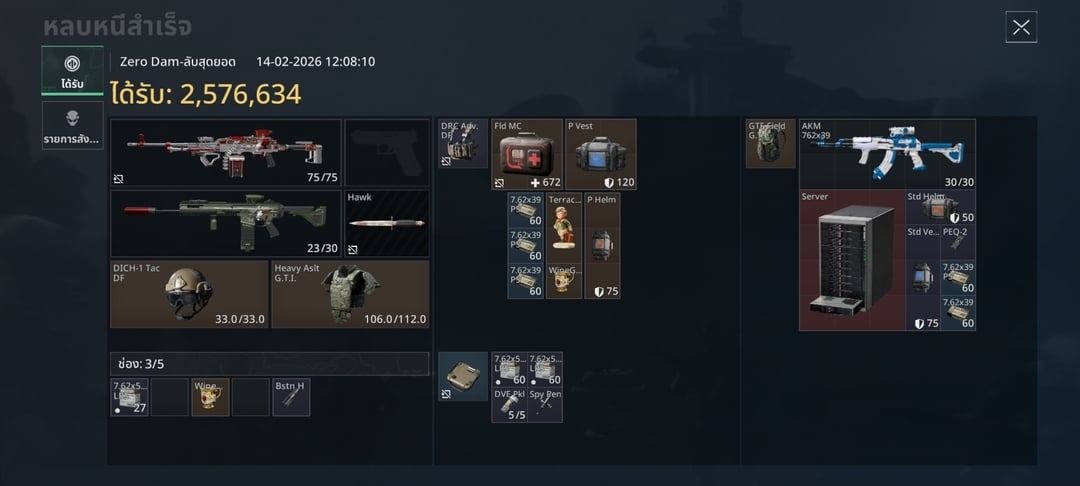Viewport: 1080px width, 486px height.
Task: Switch to the ได้รับ loot tab
Action: (72, 70)
